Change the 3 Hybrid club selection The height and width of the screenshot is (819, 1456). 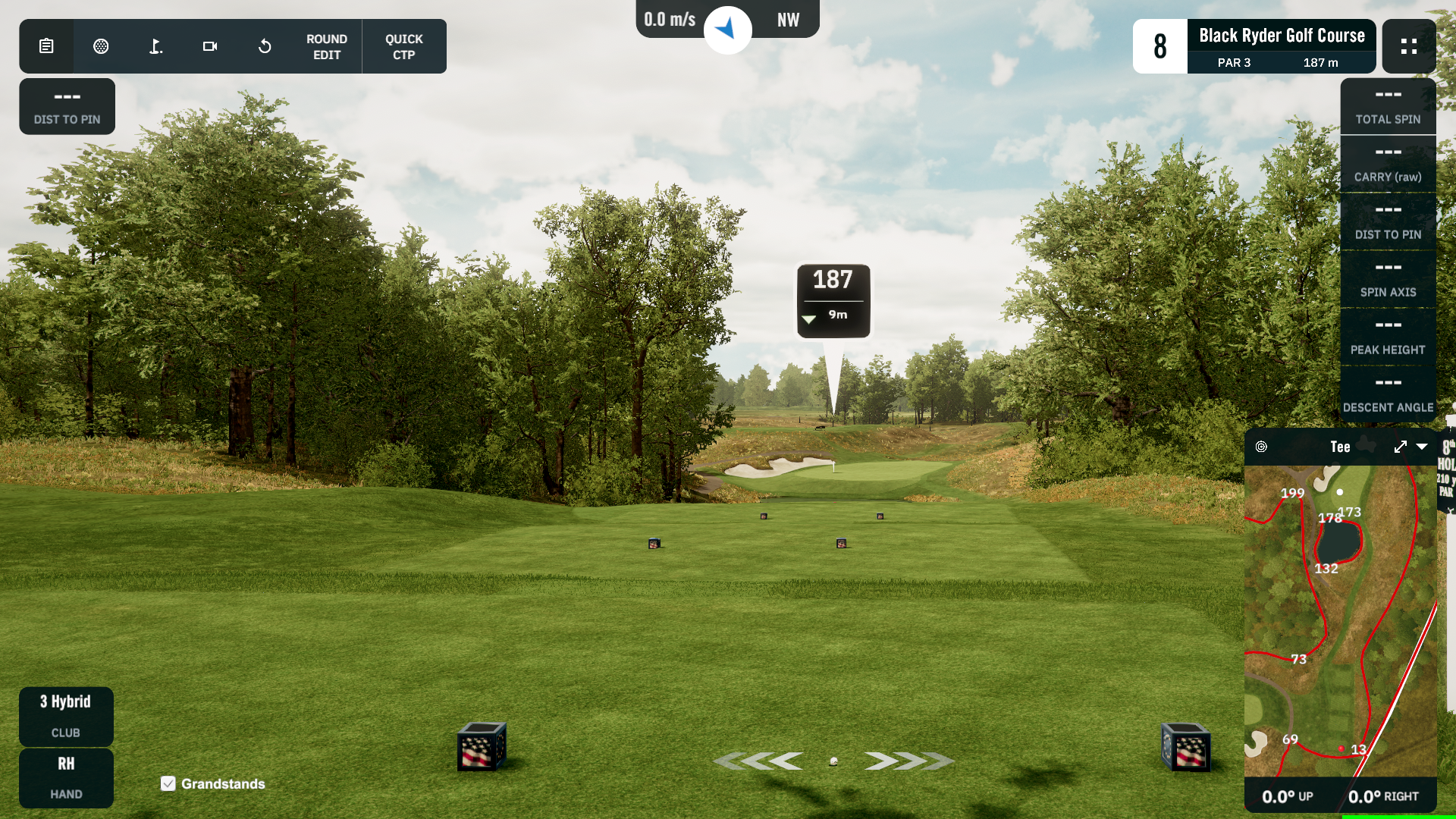pyautogui.click(x=66, y=715)
